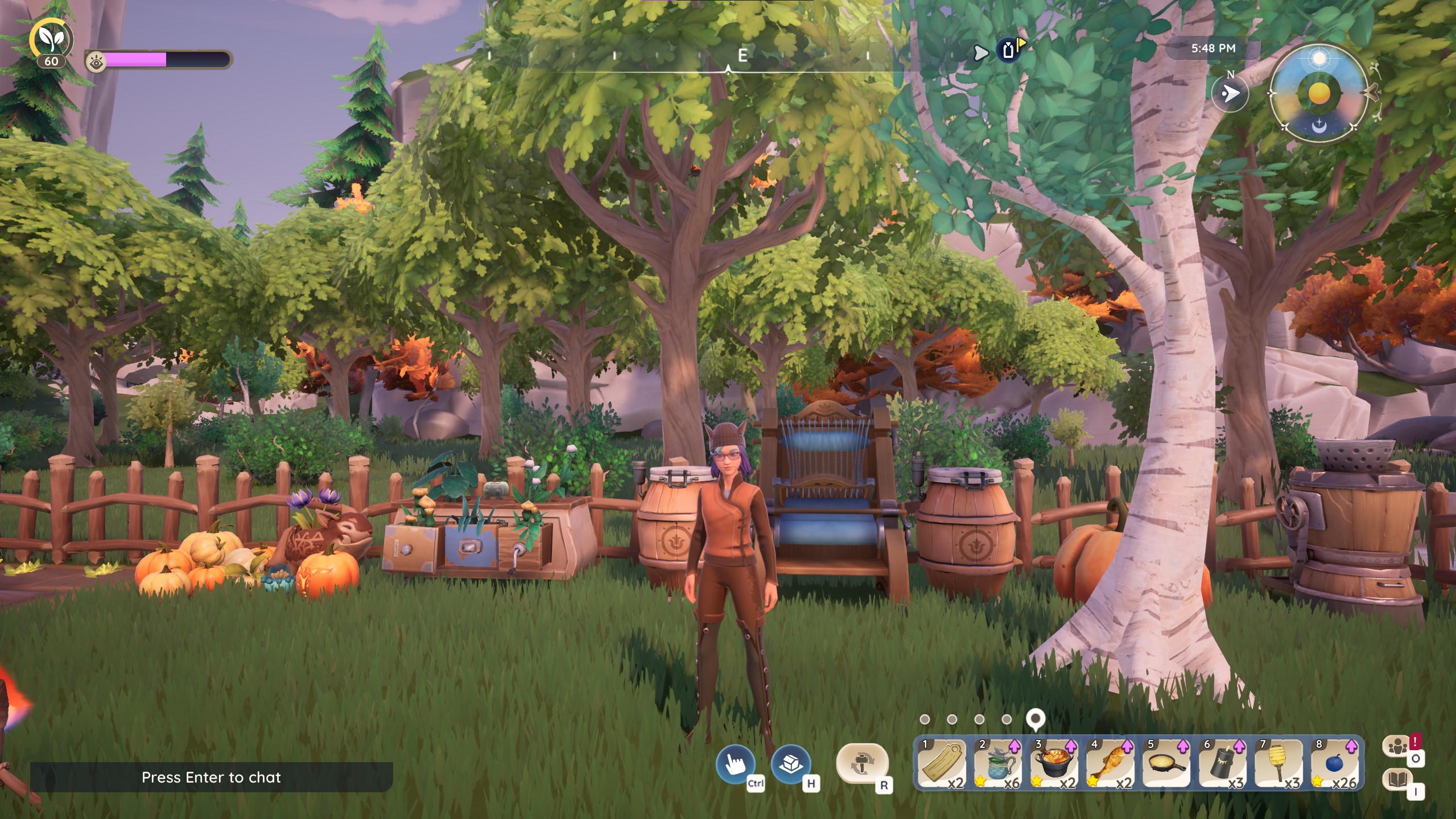
Task: Select the grilled fish hotbar slot
Action: 1110,764
